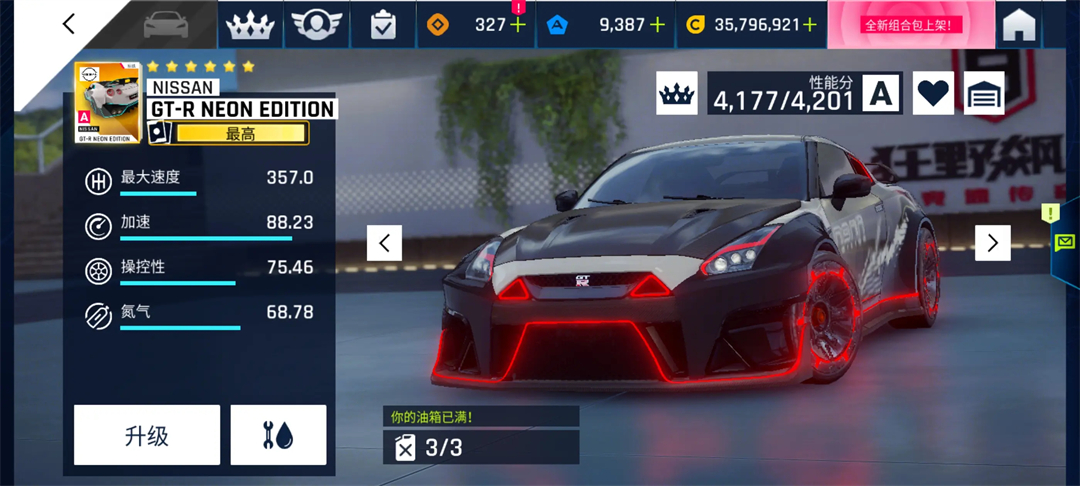Screen dimensions: 1080x486
Task: Open the wrench and droplet customization button
Action: pos(278,435)
